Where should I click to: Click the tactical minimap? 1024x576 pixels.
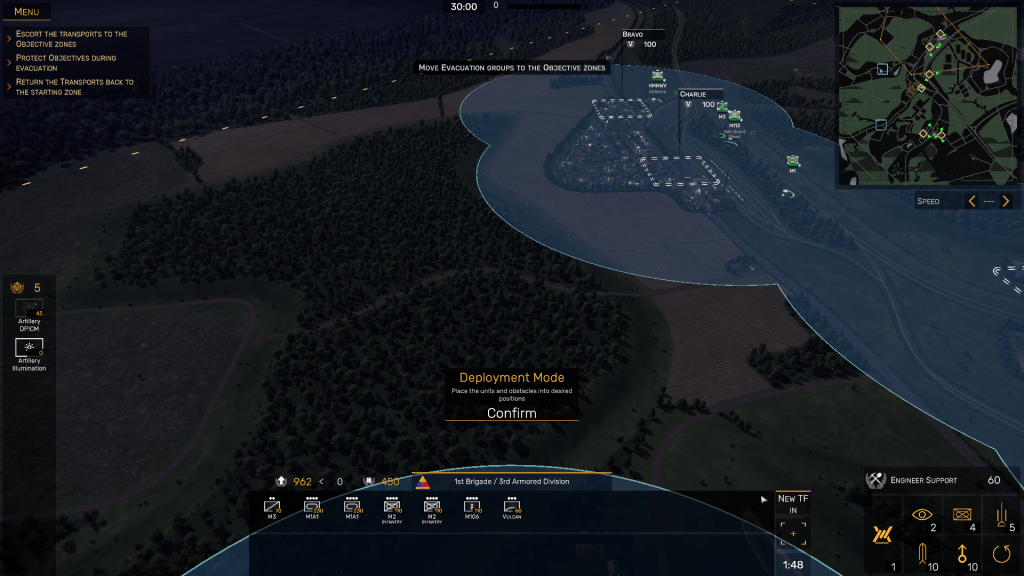coord(928,96)
